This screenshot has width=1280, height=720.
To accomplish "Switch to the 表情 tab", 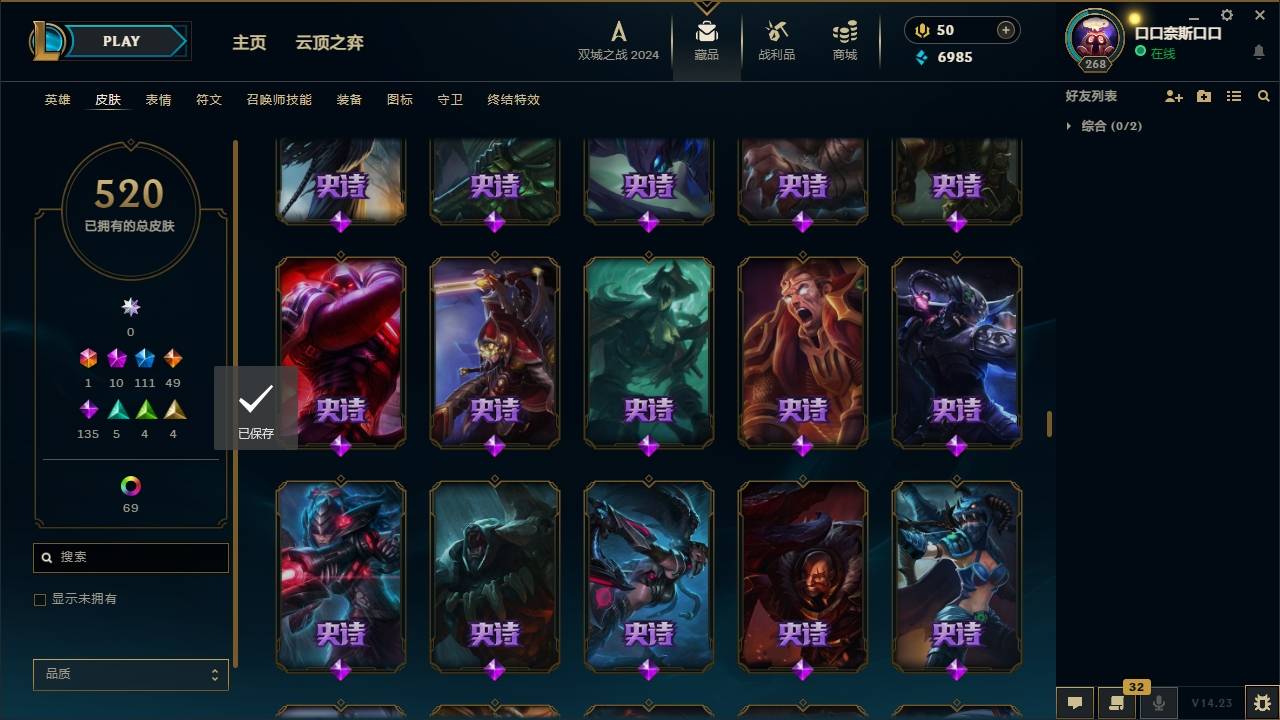I will (159, 100).
